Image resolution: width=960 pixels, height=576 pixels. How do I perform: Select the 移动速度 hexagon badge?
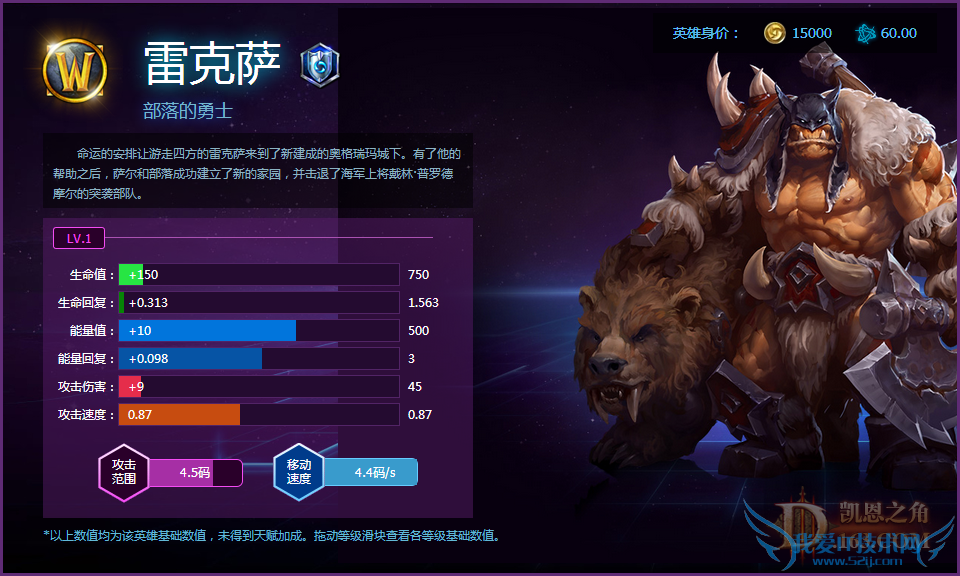pyautogui.click(x=299, y=472)
